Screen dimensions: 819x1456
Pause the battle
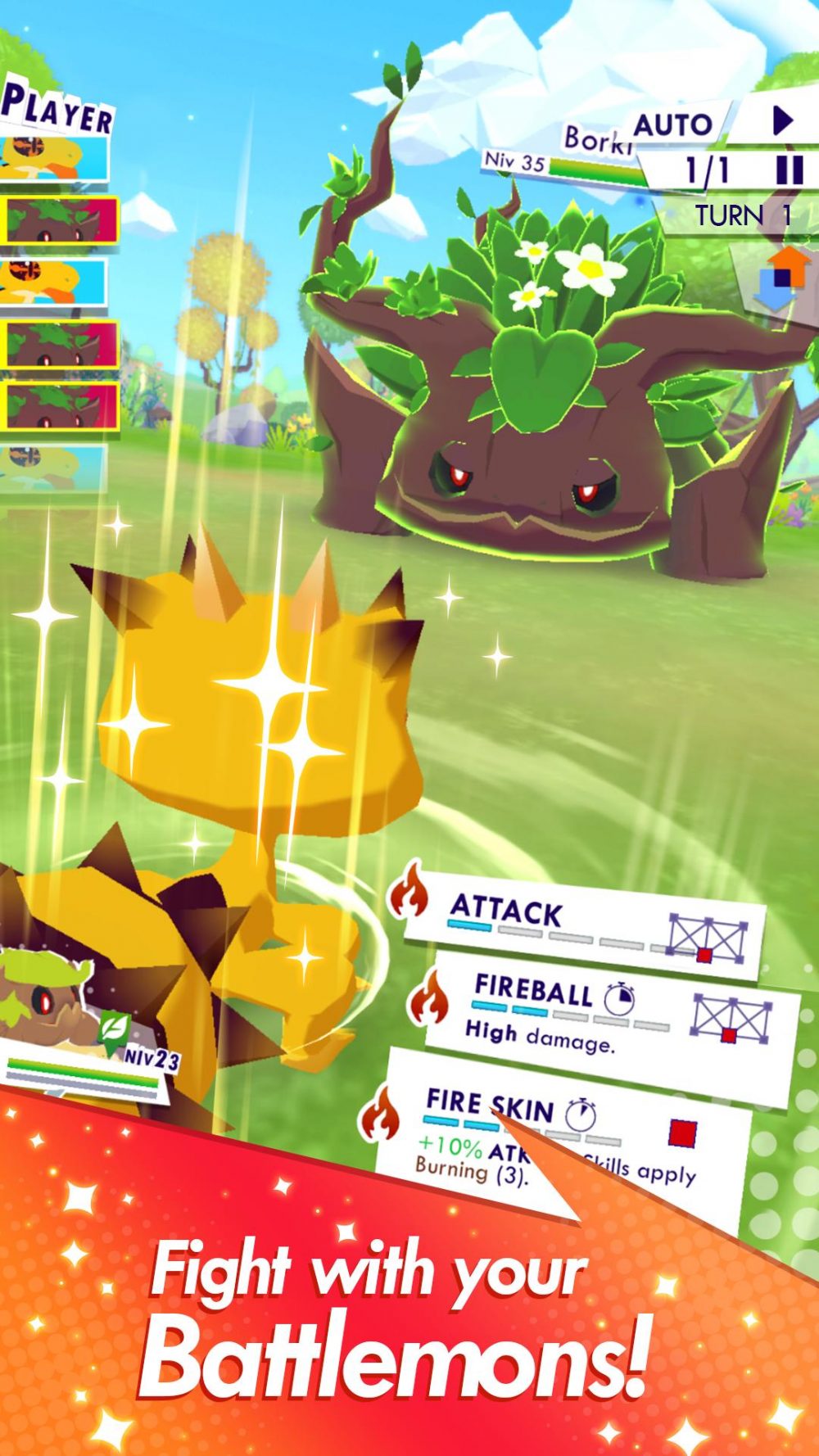point(788,170)
